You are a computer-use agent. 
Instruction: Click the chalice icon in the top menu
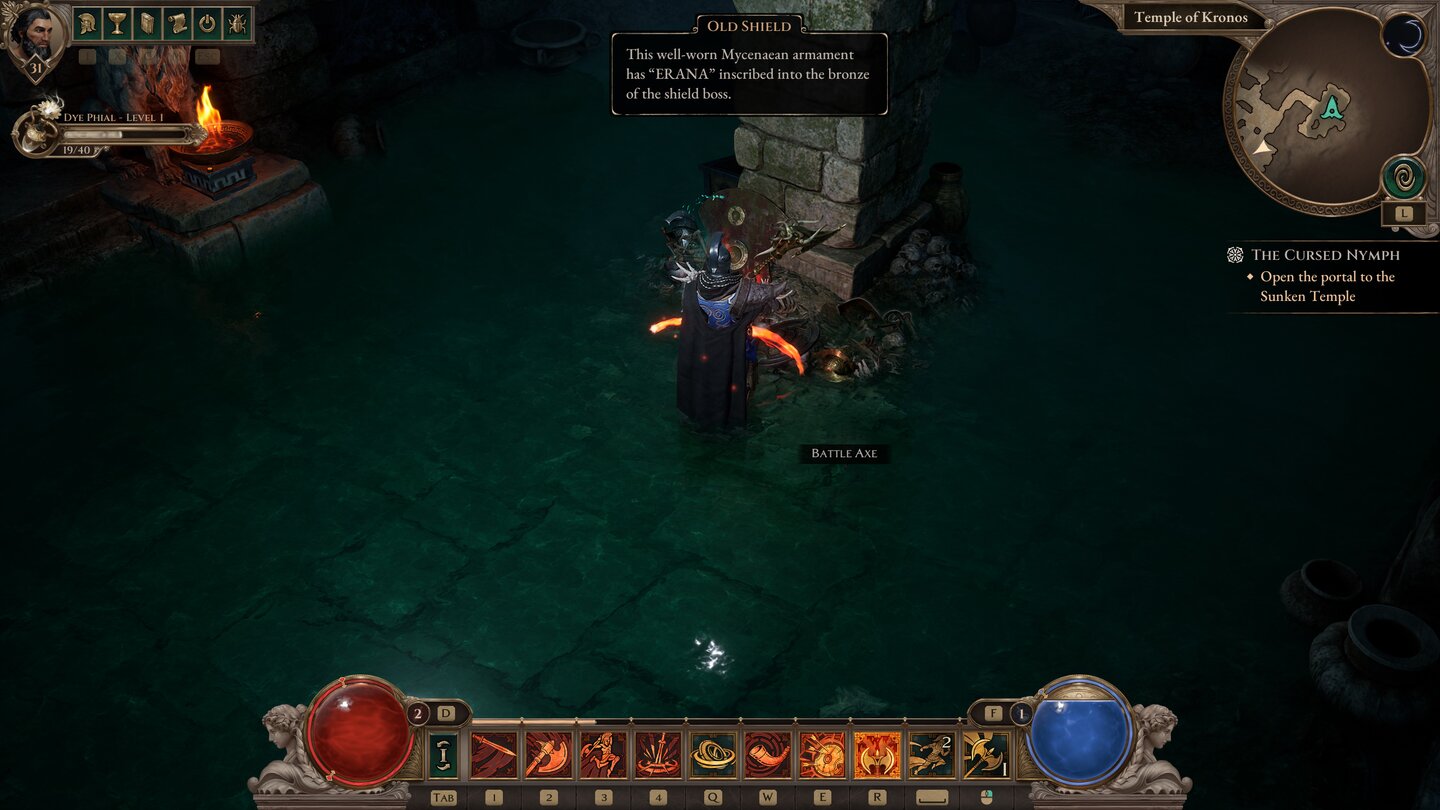[115, 23]
